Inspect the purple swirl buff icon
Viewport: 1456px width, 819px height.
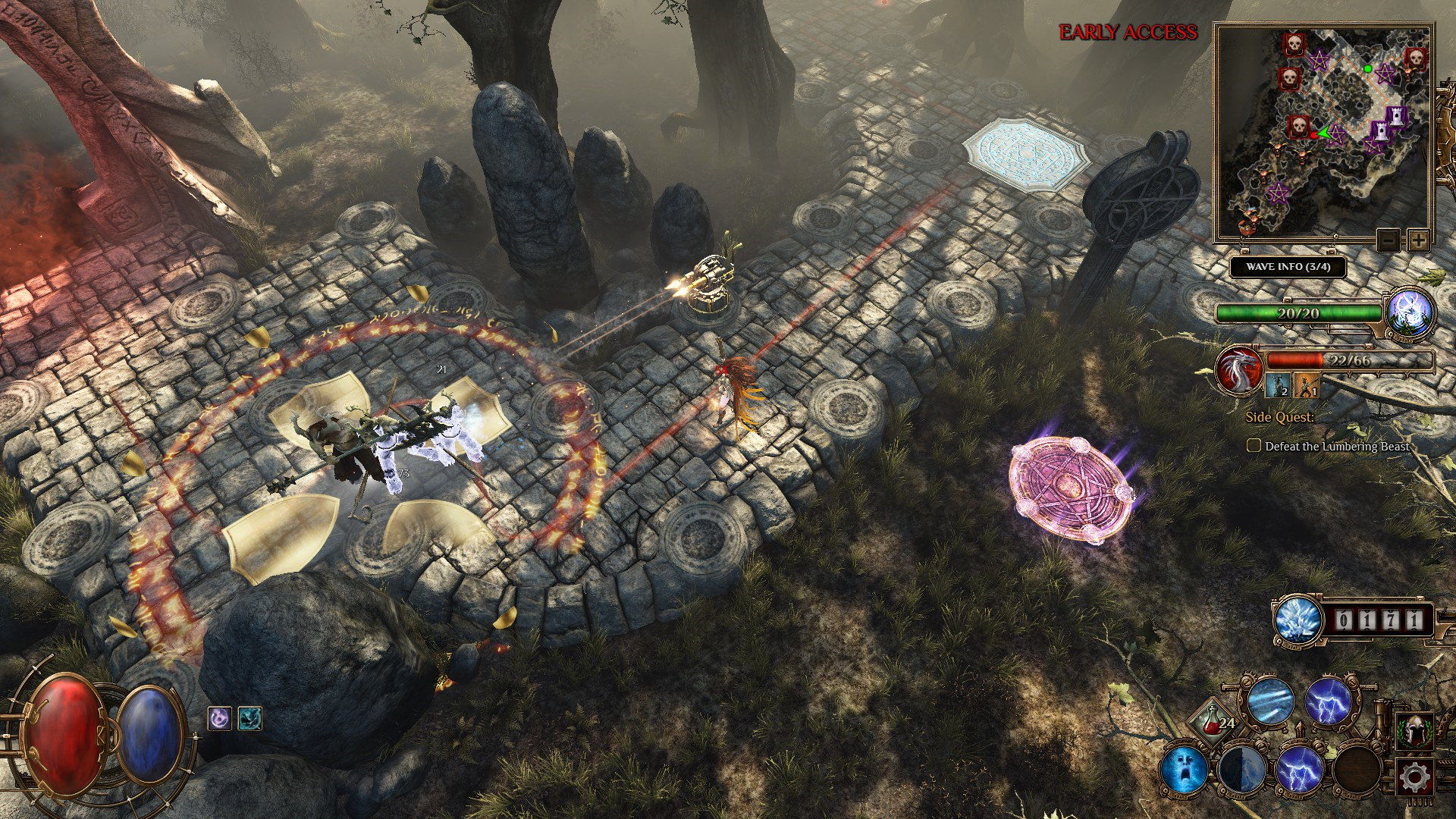[x=220, y=718]
